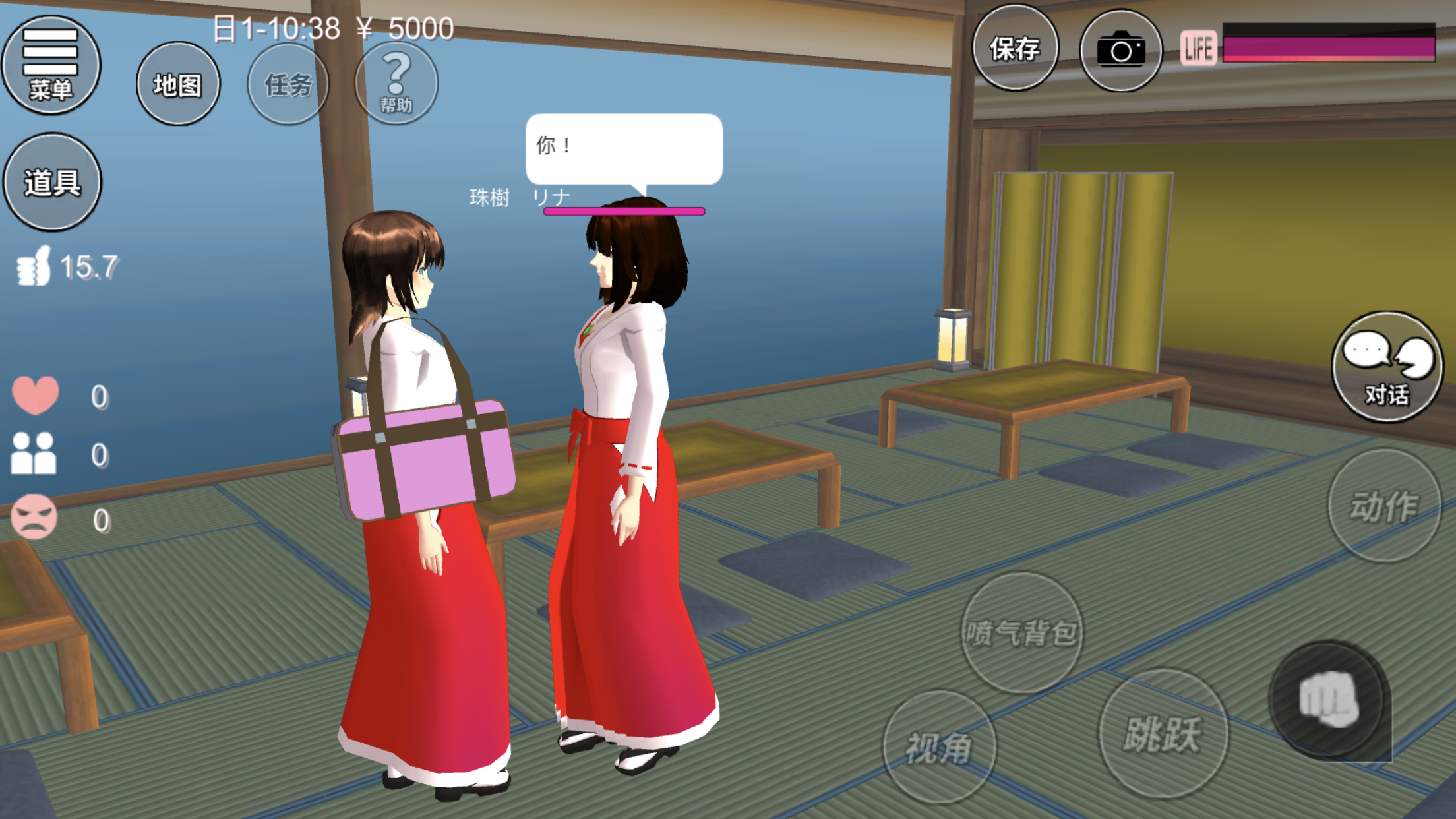The width and height of the screenshot is (1456, 819).
Task: Punch with the fist attack button
Action: click(1328, 700)
